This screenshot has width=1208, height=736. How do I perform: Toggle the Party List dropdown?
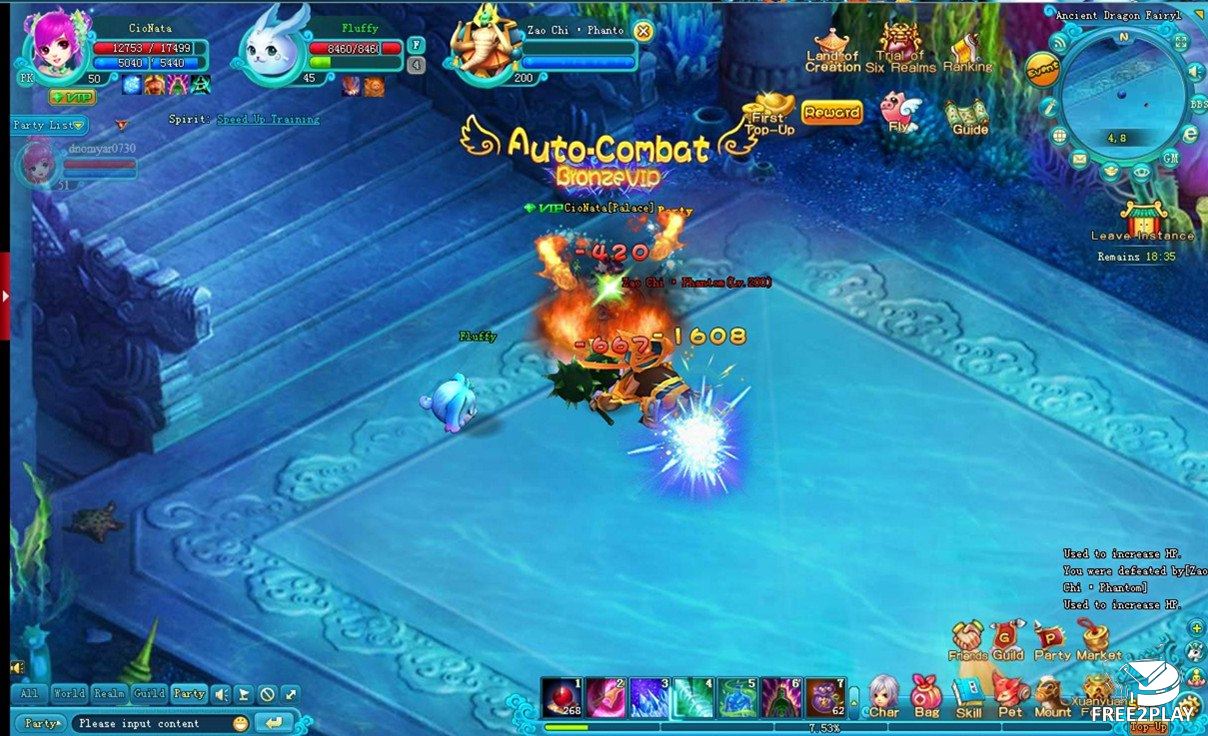(x=50, y=125)
